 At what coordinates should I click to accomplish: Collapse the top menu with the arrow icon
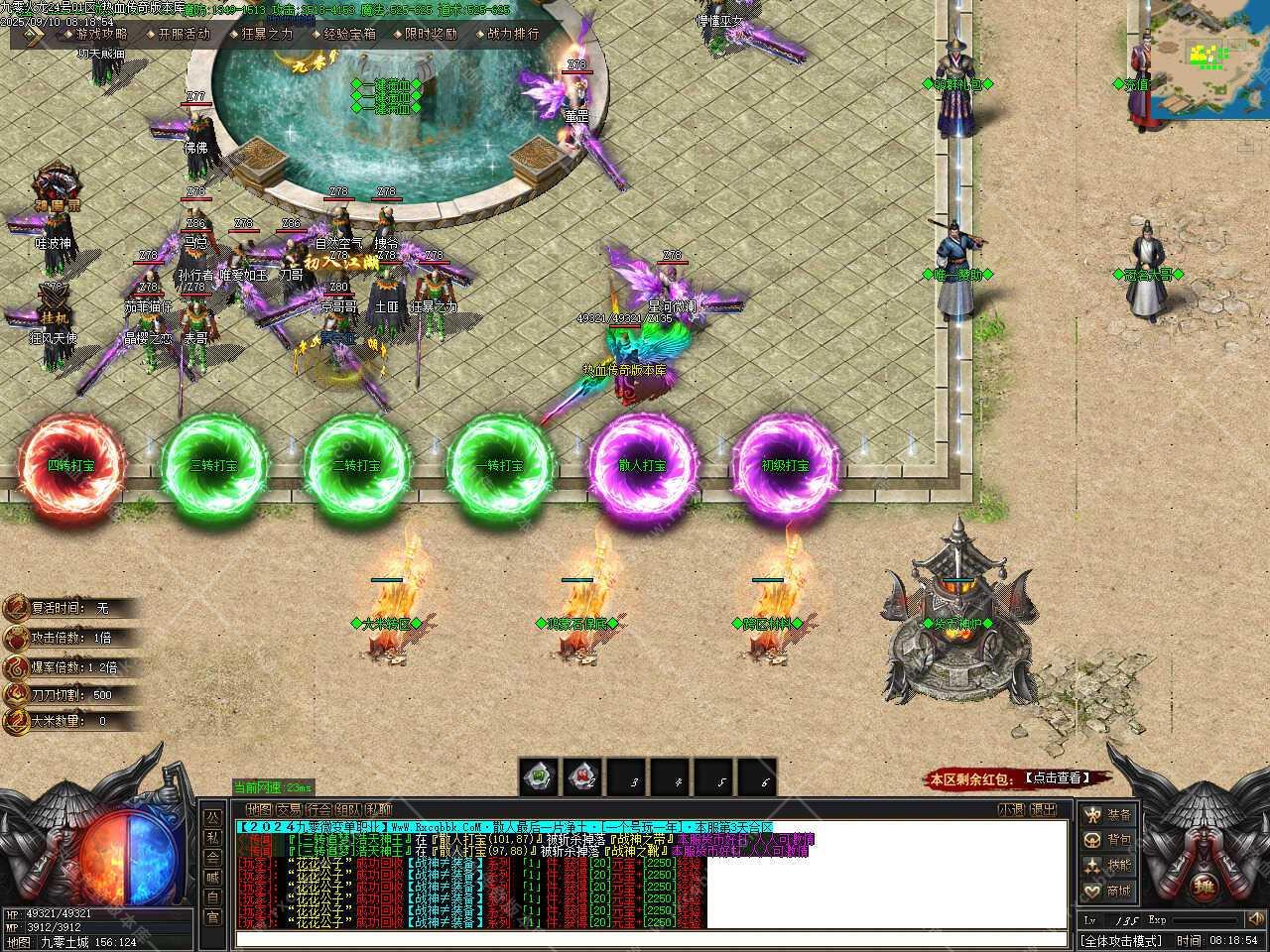[x=35, y=34]
